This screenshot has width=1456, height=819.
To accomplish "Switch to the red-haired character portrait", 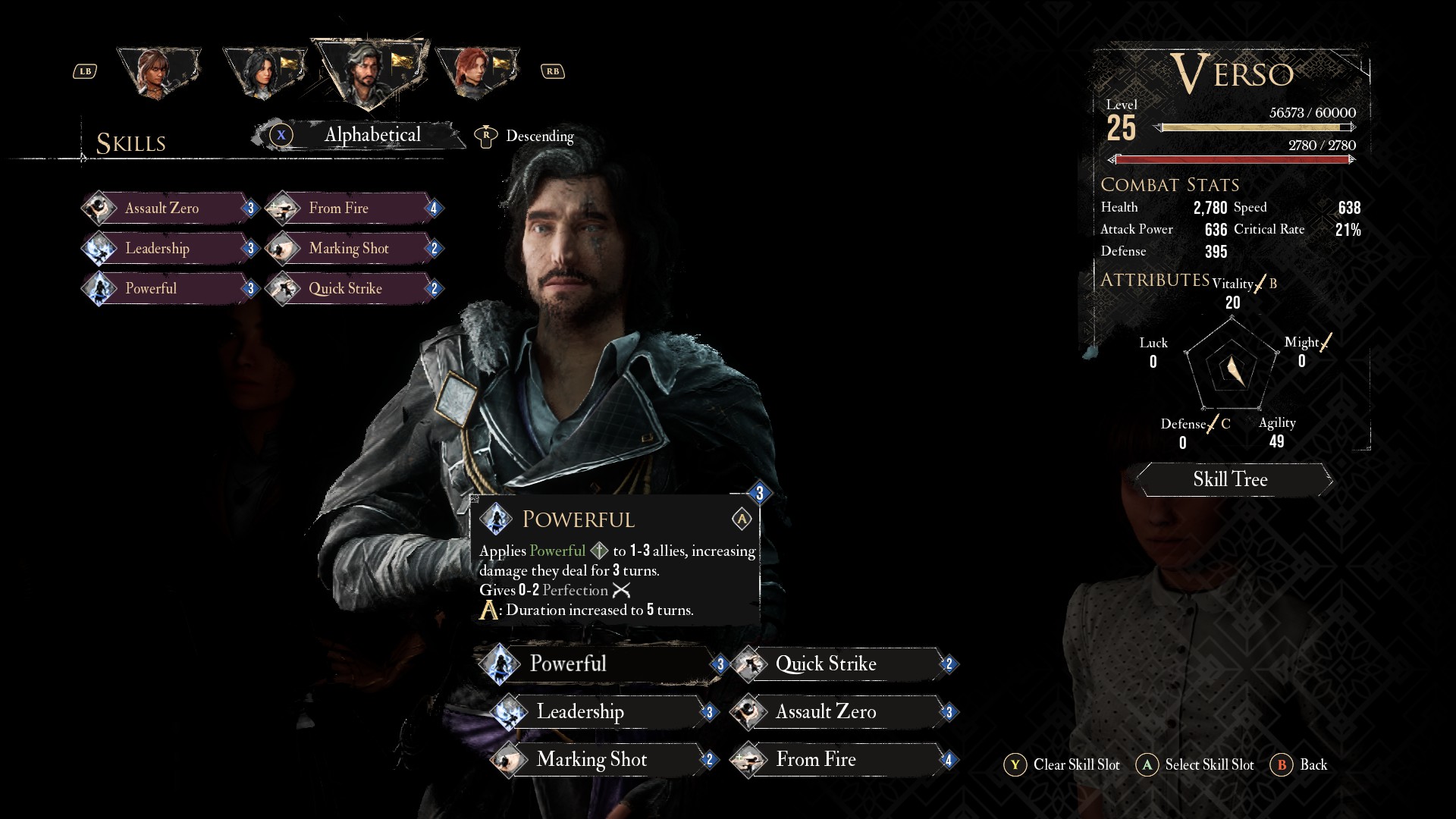I will coord(475,73).
